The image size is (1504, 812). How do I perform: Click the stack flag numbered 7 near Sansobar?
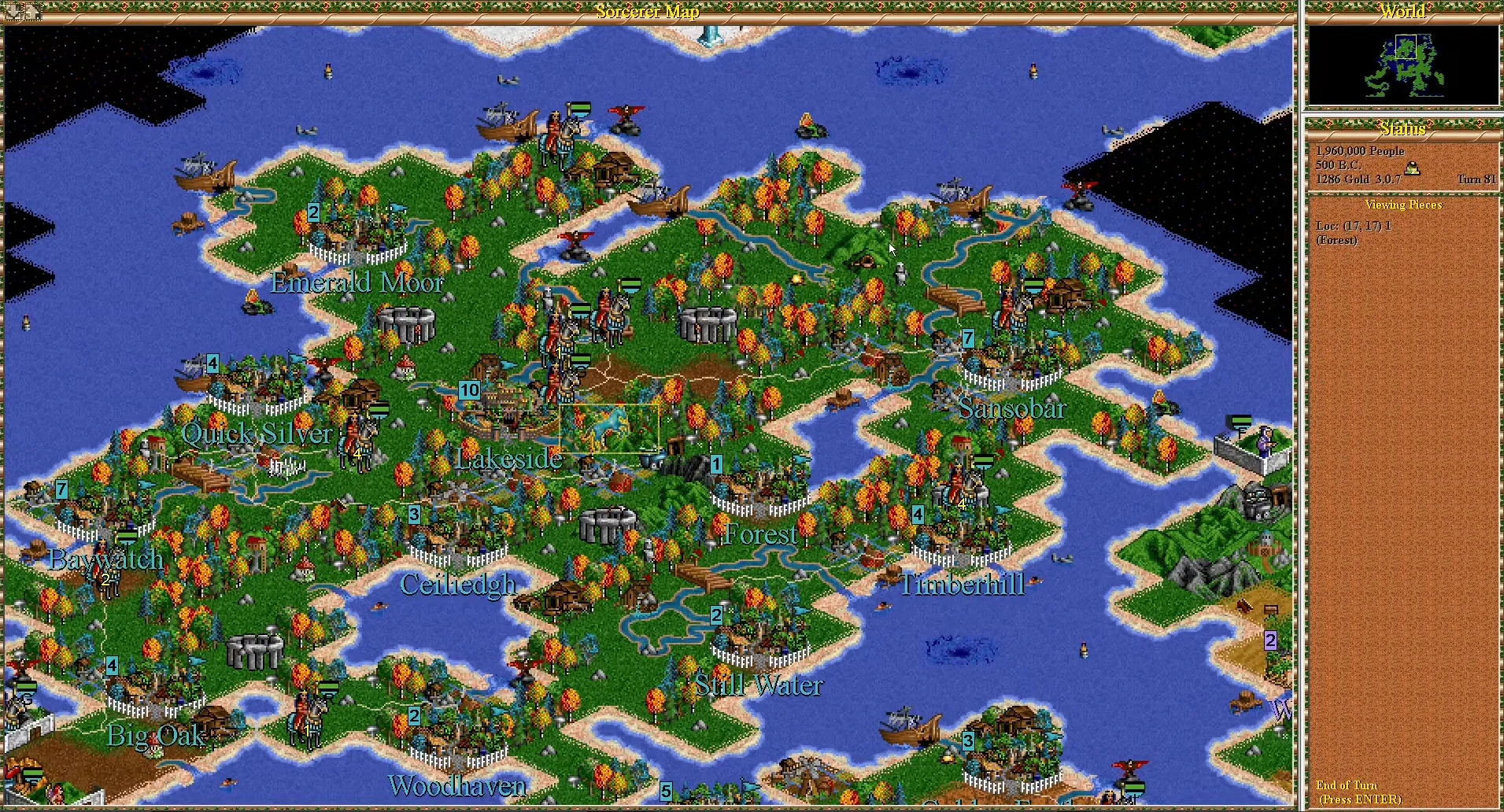(x=967, y=338)
